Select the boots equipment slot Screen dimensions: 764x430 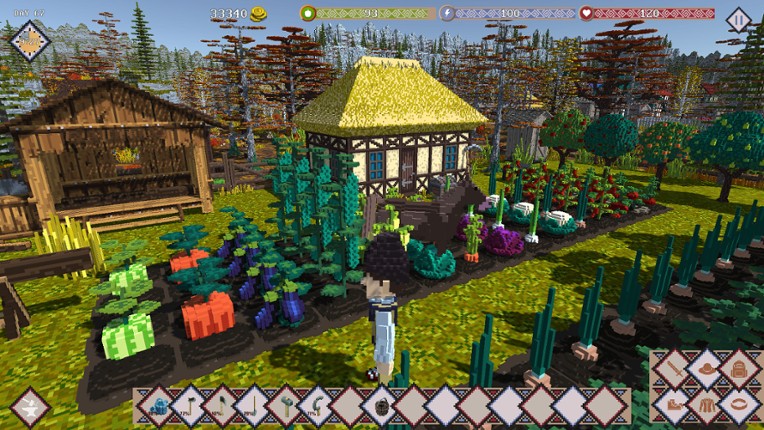(x=675, y=405)
